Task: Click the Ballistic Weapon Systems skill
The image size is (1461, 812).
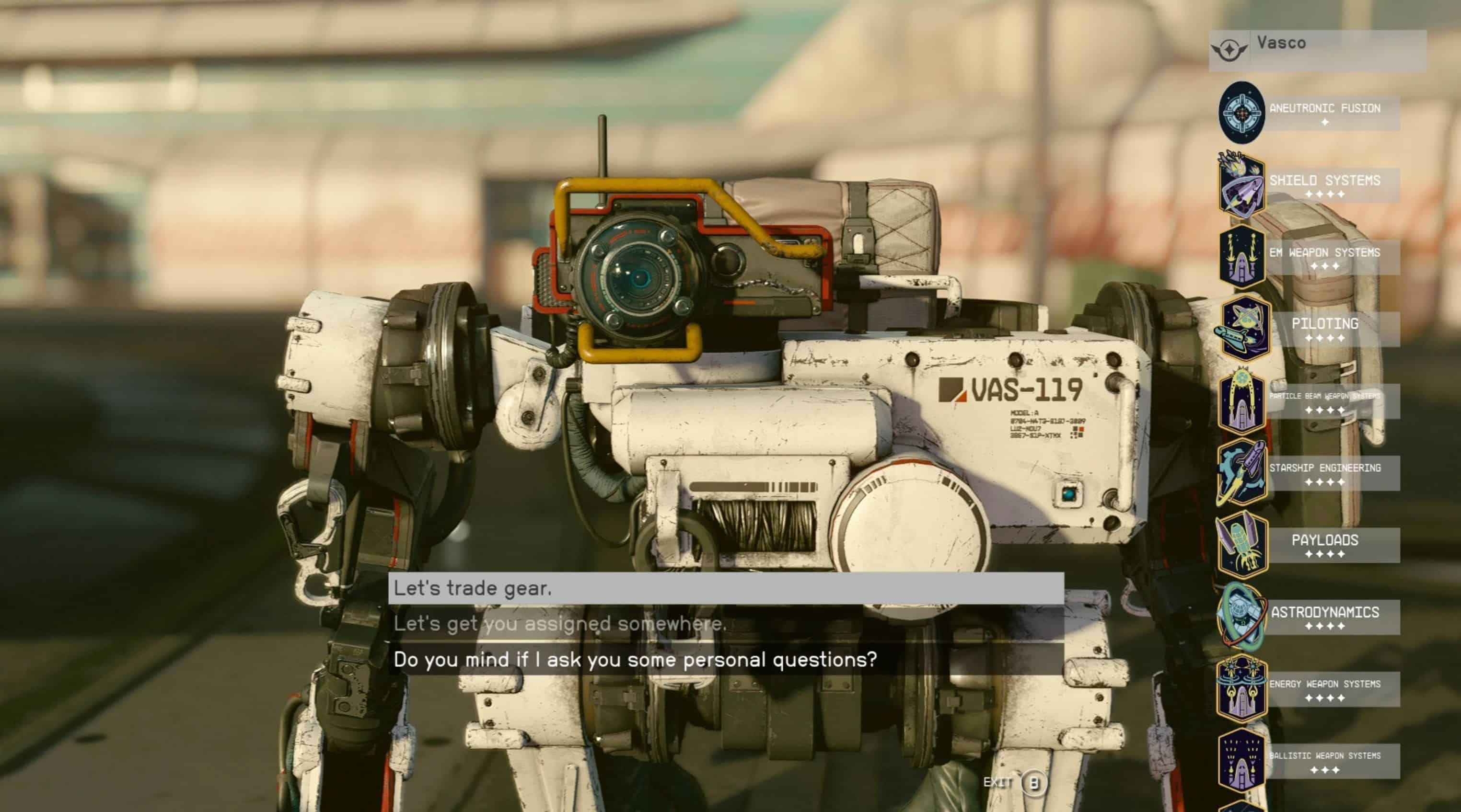Action: [1324, 760]
